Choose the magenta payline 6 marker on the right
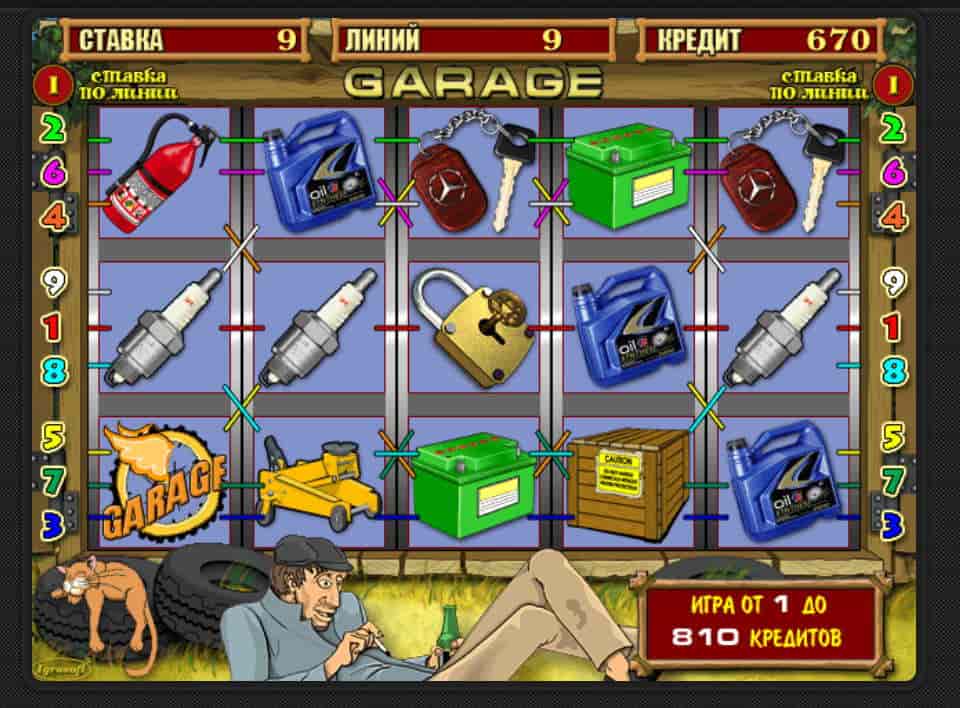Screen dimensions: 960x708 click(x=892, y=172)
